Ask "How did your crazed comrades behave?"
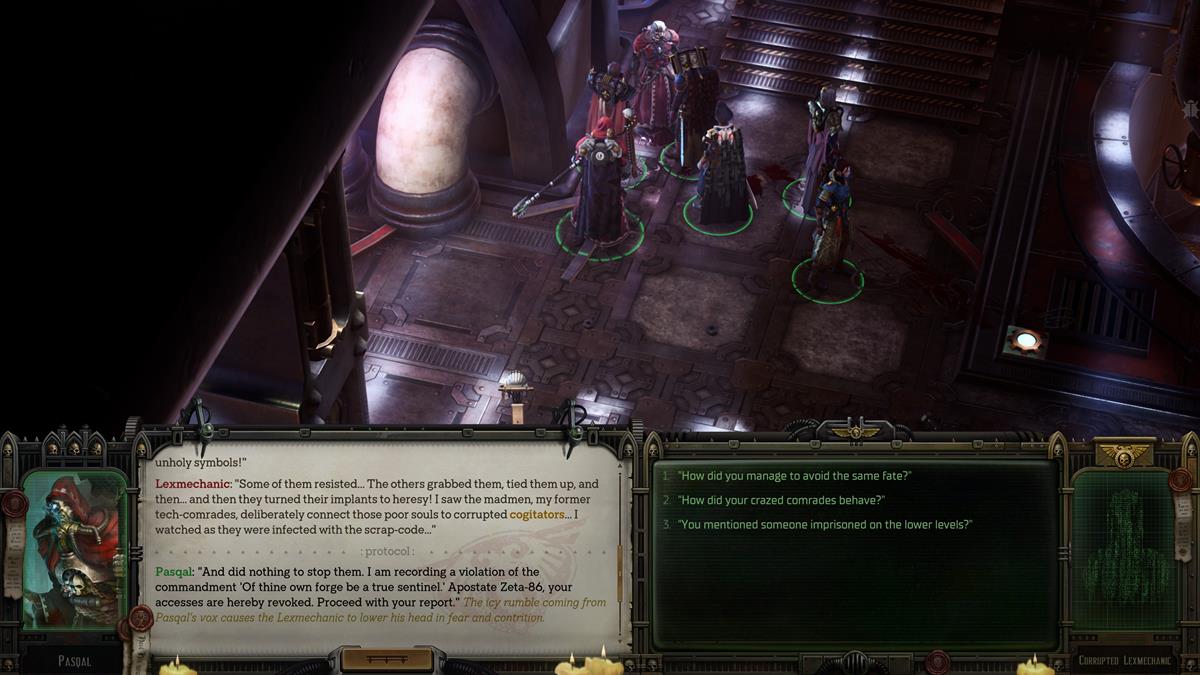1200x675 pixels. click(781, 500)
